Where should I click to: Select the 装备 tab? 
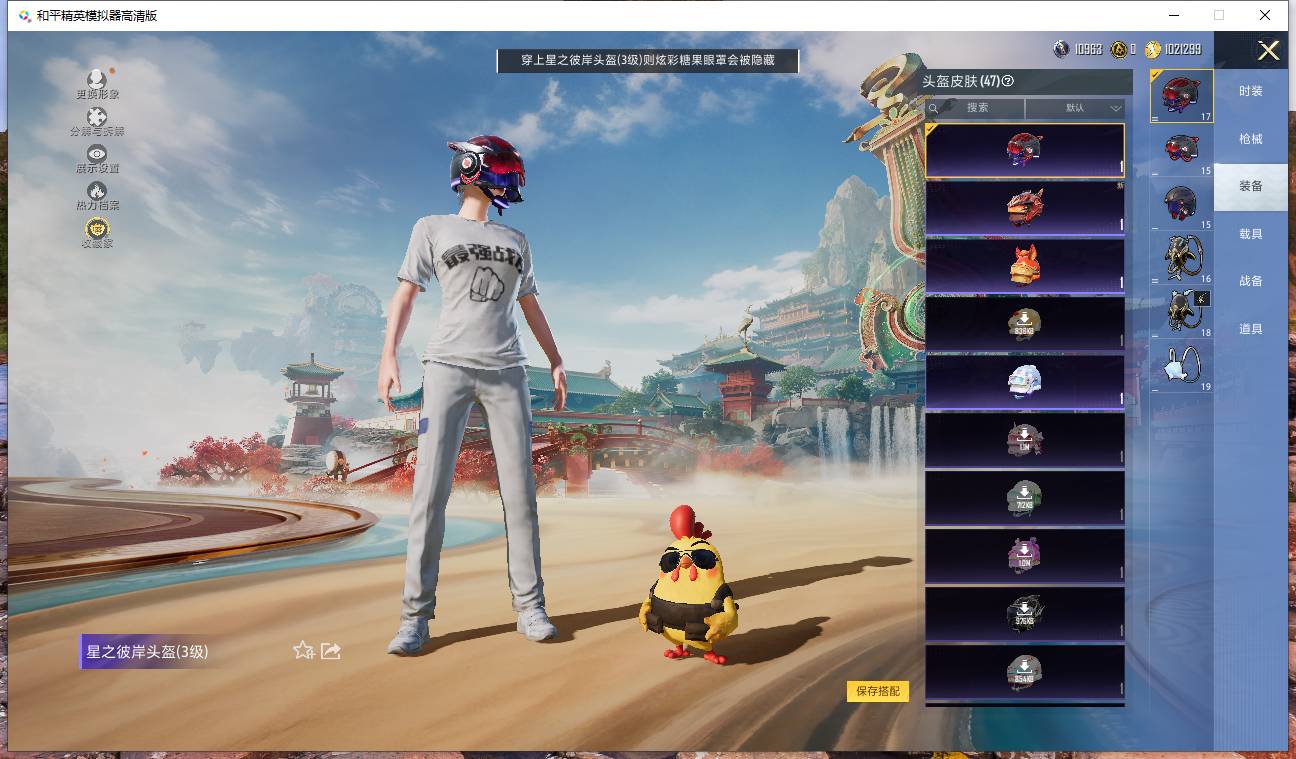[x=1251, y=186]
